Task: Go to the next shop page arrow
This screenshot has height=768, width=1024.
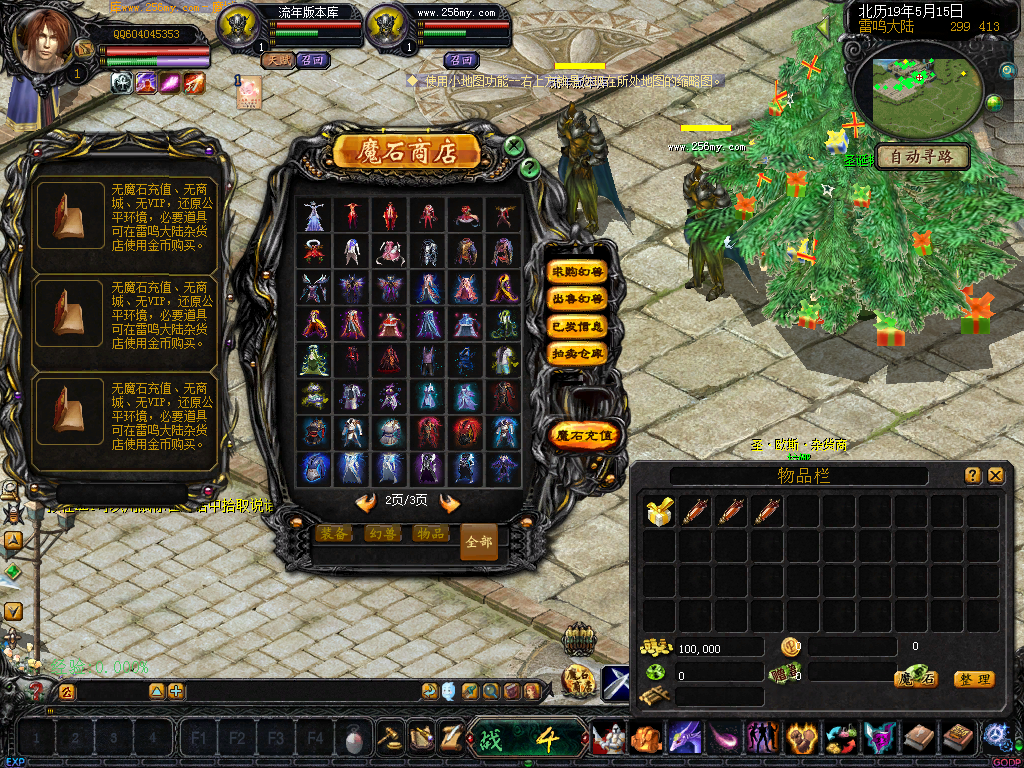Action: [x=450, y=502]
